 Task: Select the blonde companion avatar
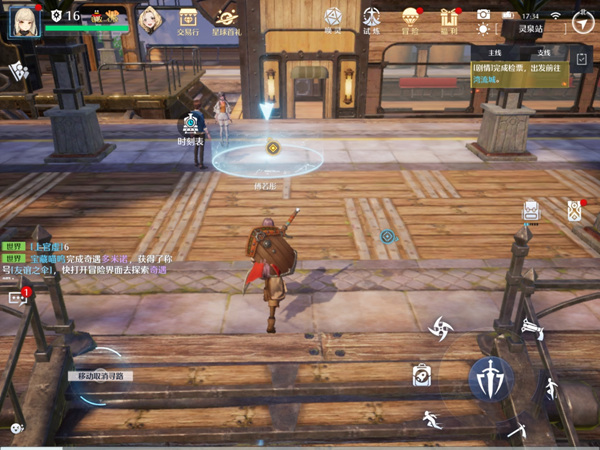(x=150, y=19)
